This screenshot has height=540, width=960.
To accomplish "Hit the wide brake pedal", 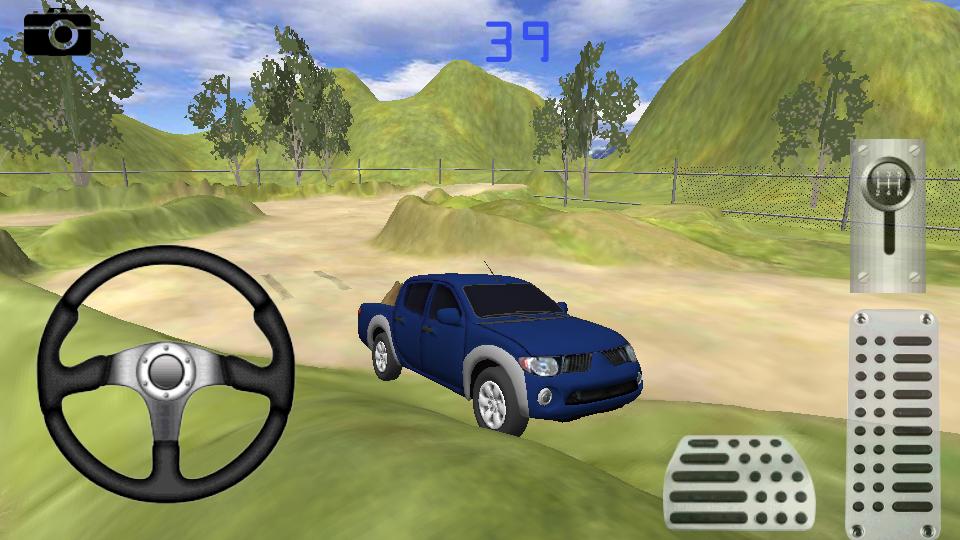I will click(x=738, y=483).
